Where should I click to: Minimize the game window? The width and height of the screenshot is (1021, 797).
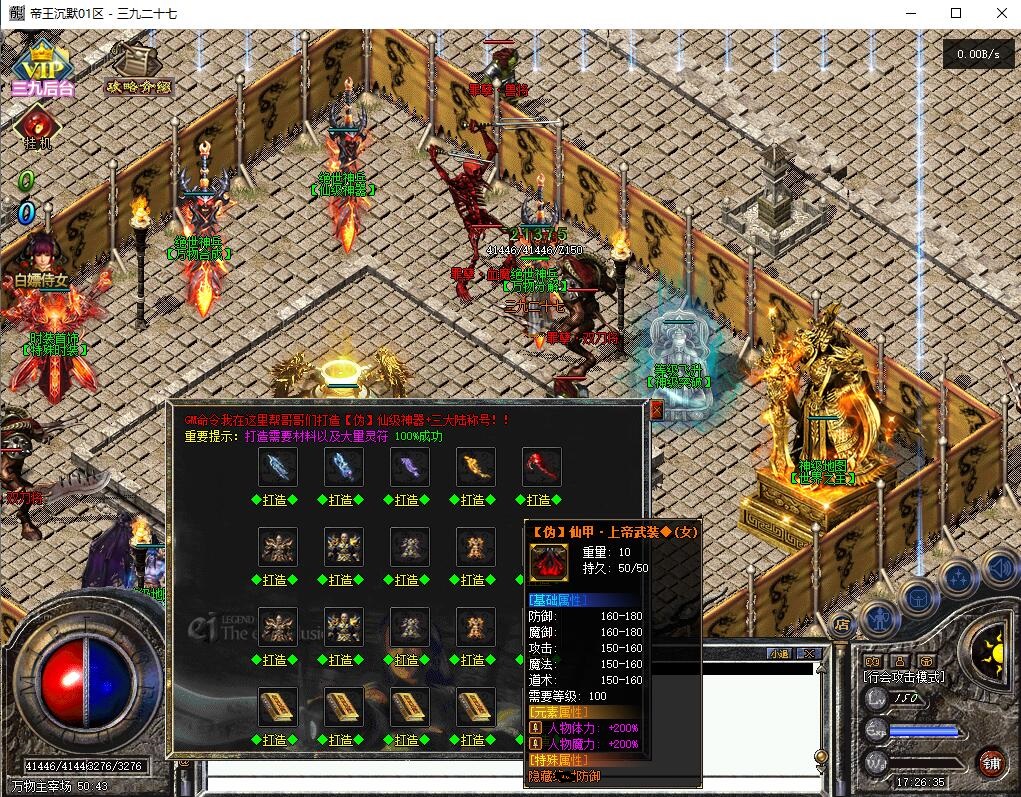coord(910,13)
